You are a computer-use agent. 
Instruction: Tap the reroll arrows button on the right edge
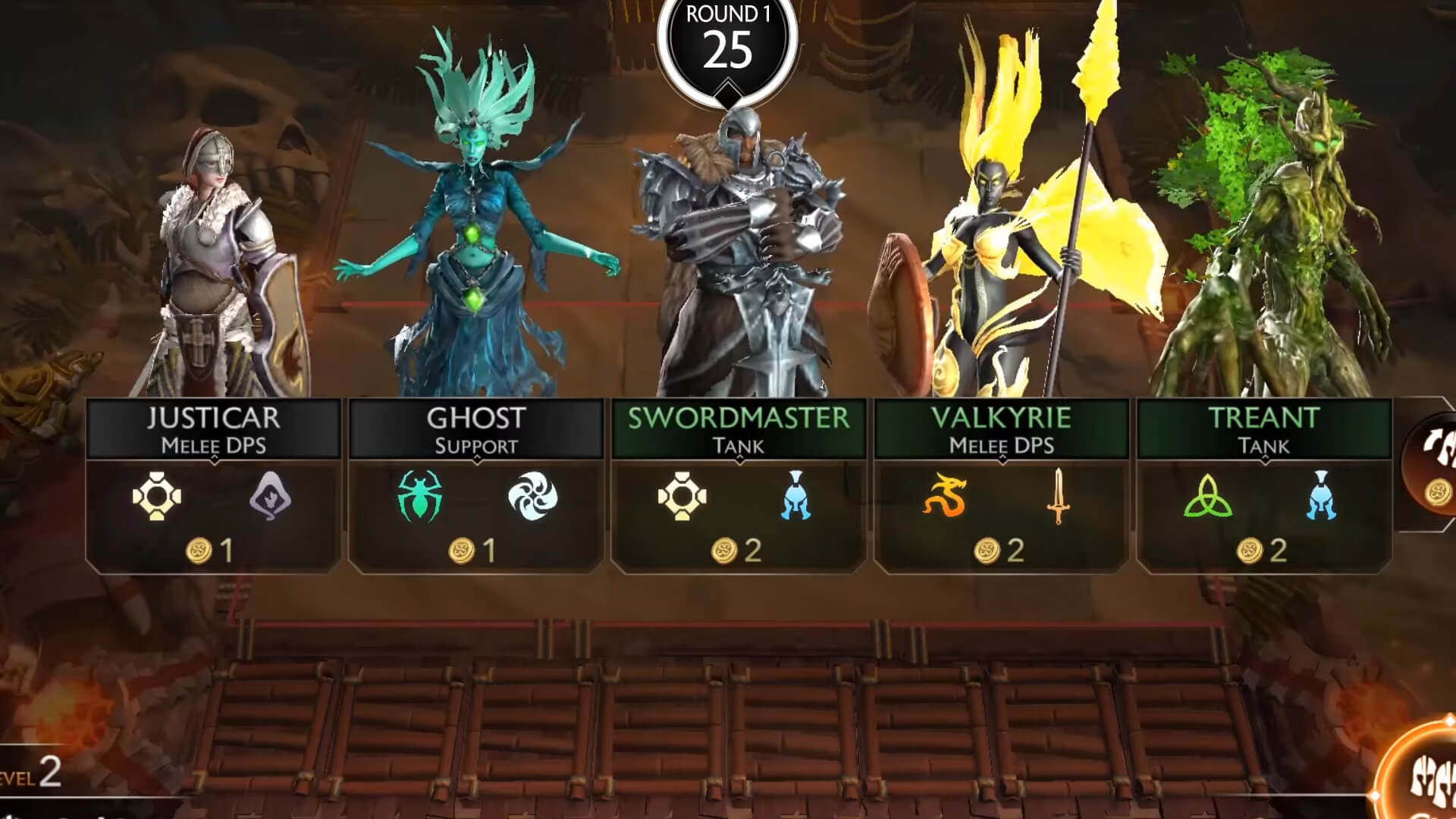[x=1441, y=440]
